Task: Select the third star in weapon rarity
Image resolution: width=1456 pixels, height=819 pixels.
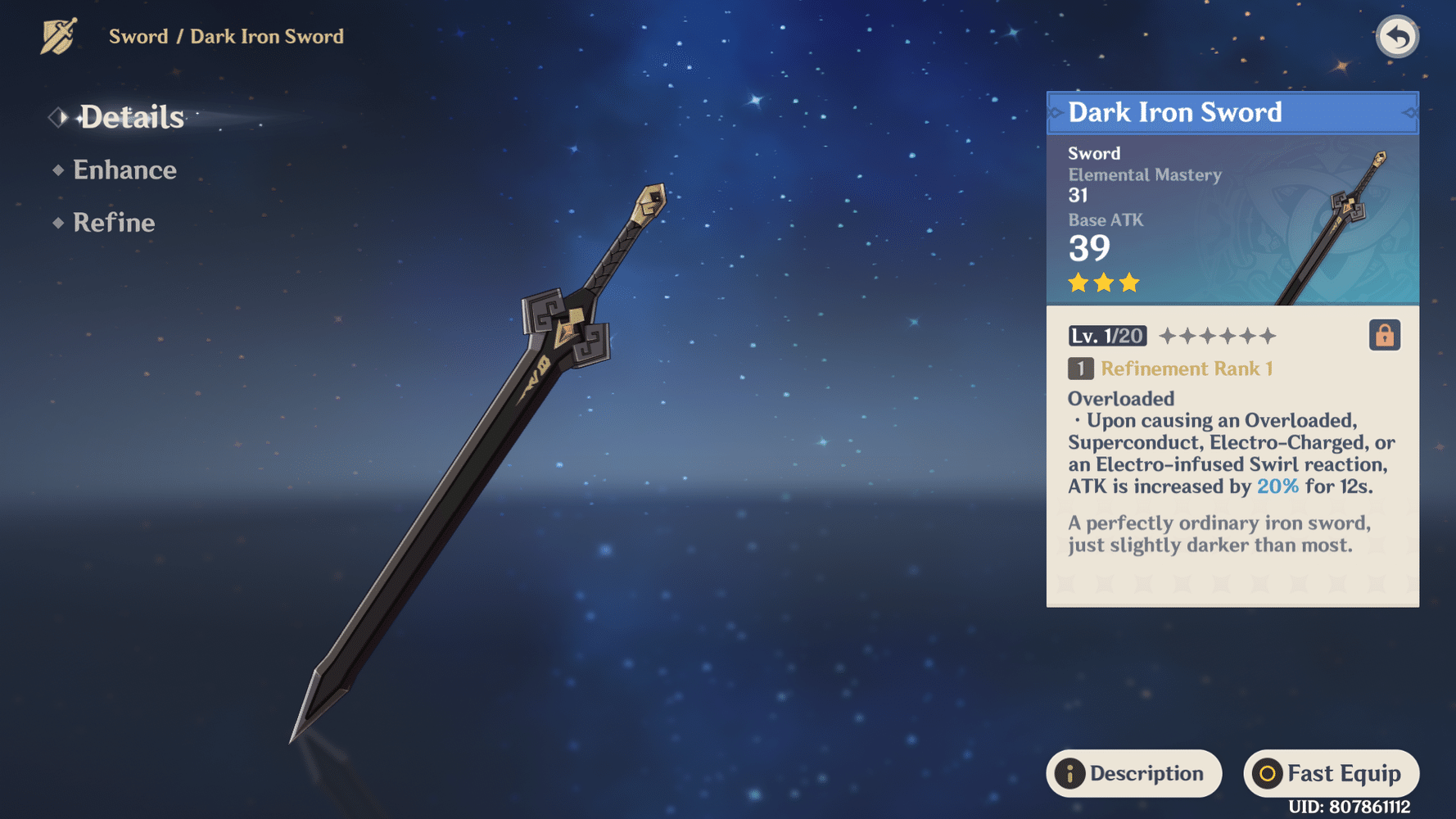Action: pos(1130,283)
